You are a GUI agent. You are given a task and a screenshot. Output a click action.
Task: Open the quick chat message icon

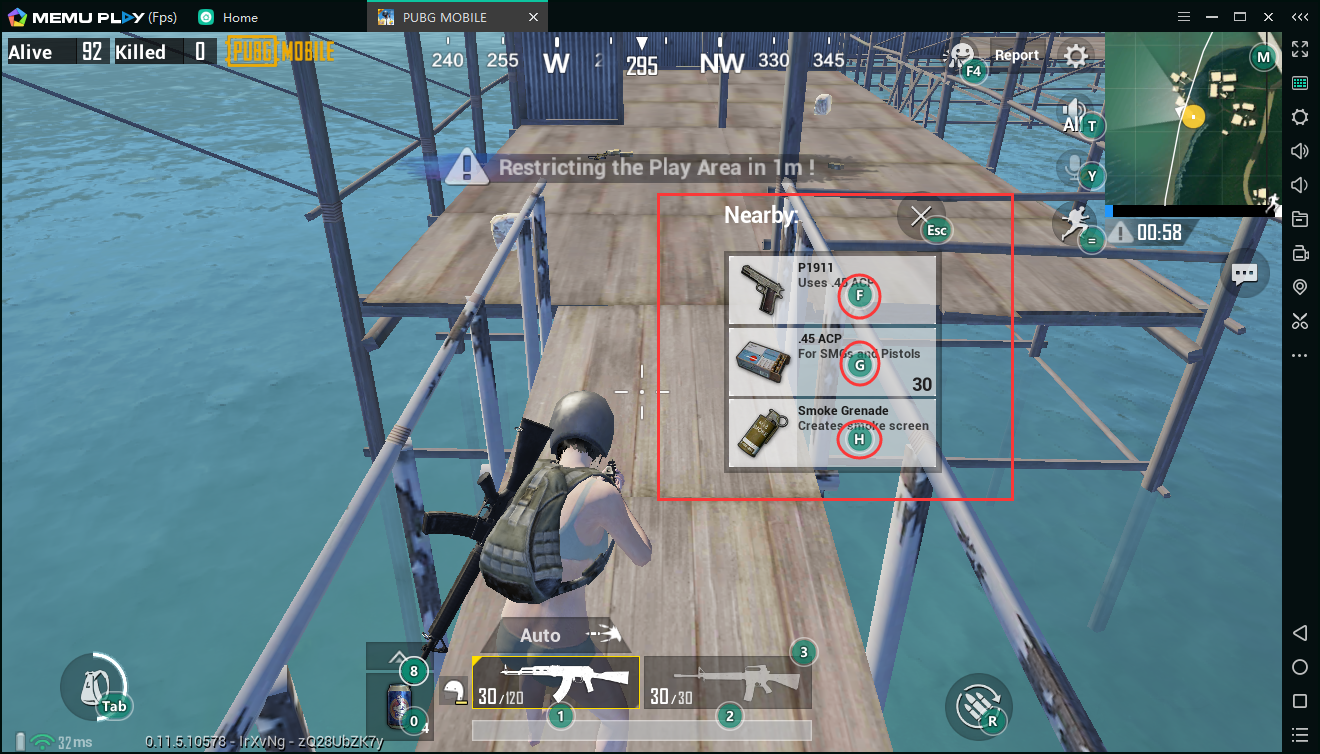1245,273
